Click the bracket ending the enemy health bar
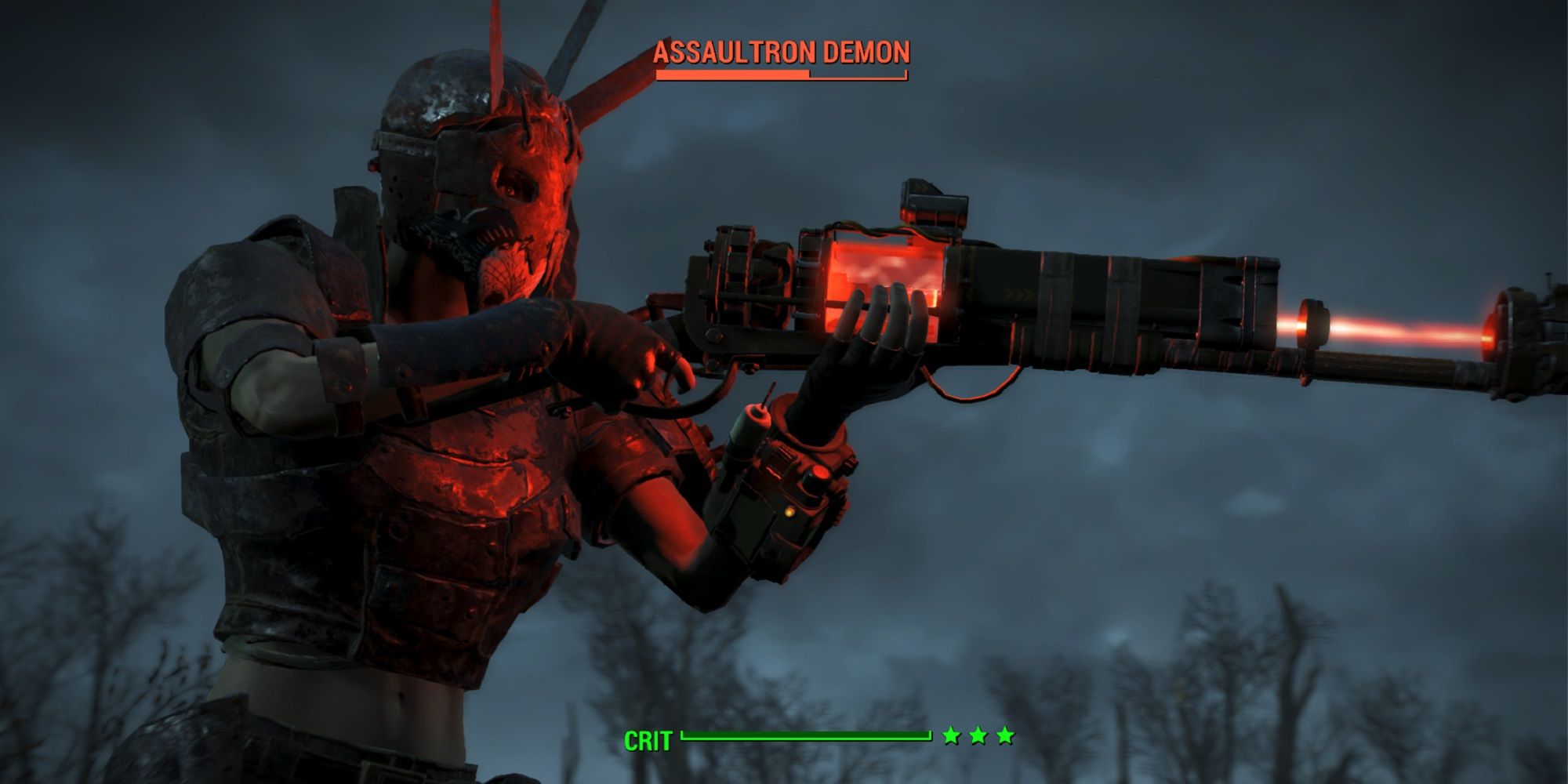 906,74
